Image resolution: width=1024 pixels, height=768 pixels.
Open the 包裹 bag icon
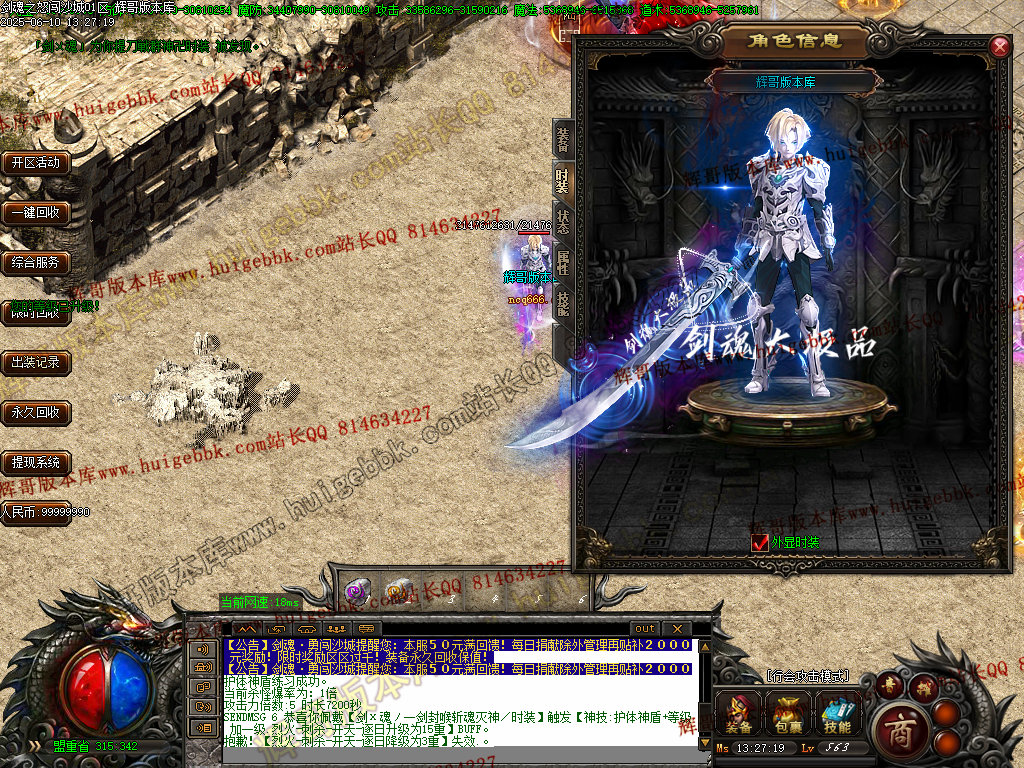788,713
